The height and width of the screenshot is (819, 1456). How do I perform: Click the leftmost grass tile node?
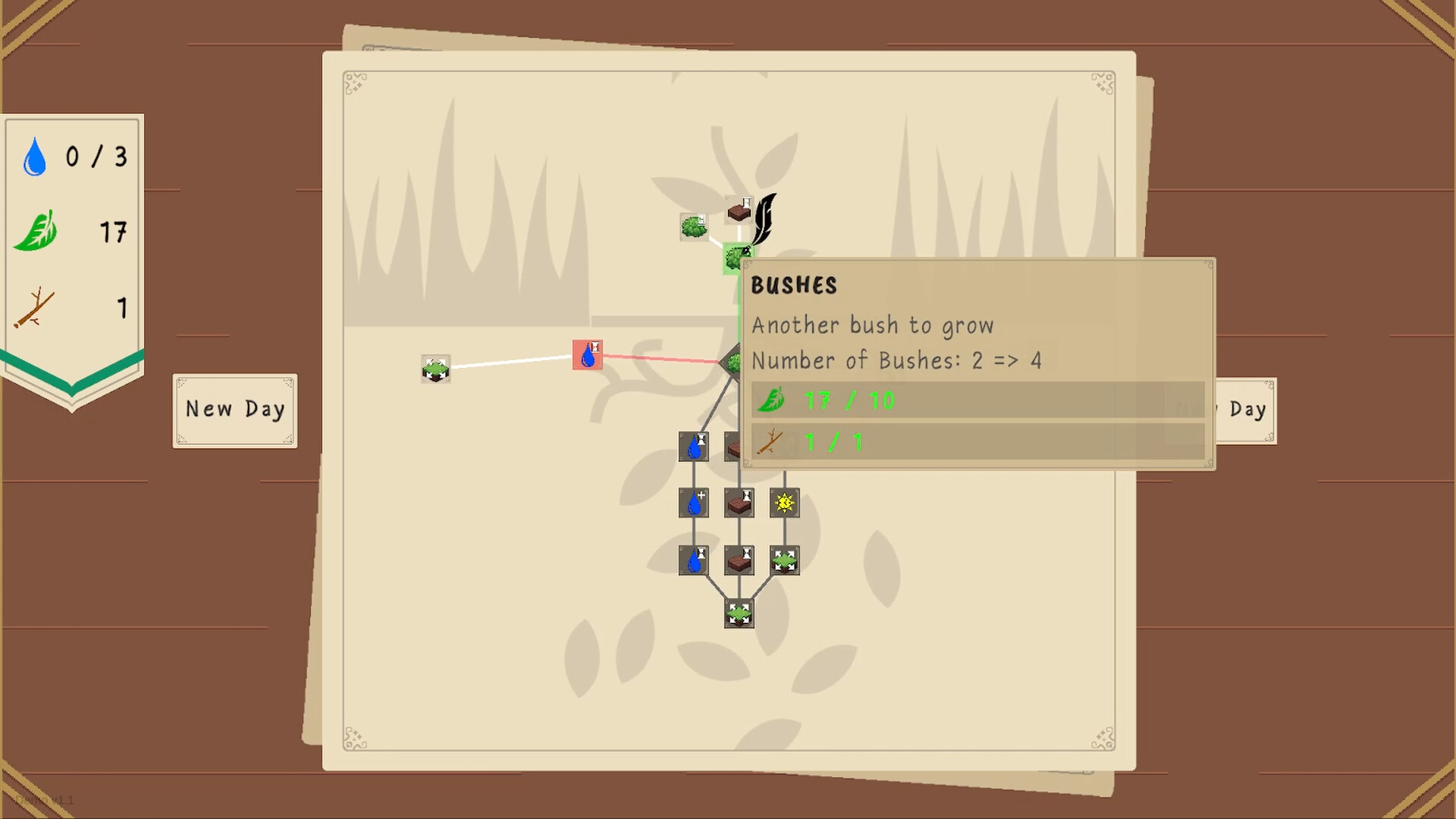pyautogui.click(x=436, y=369)
